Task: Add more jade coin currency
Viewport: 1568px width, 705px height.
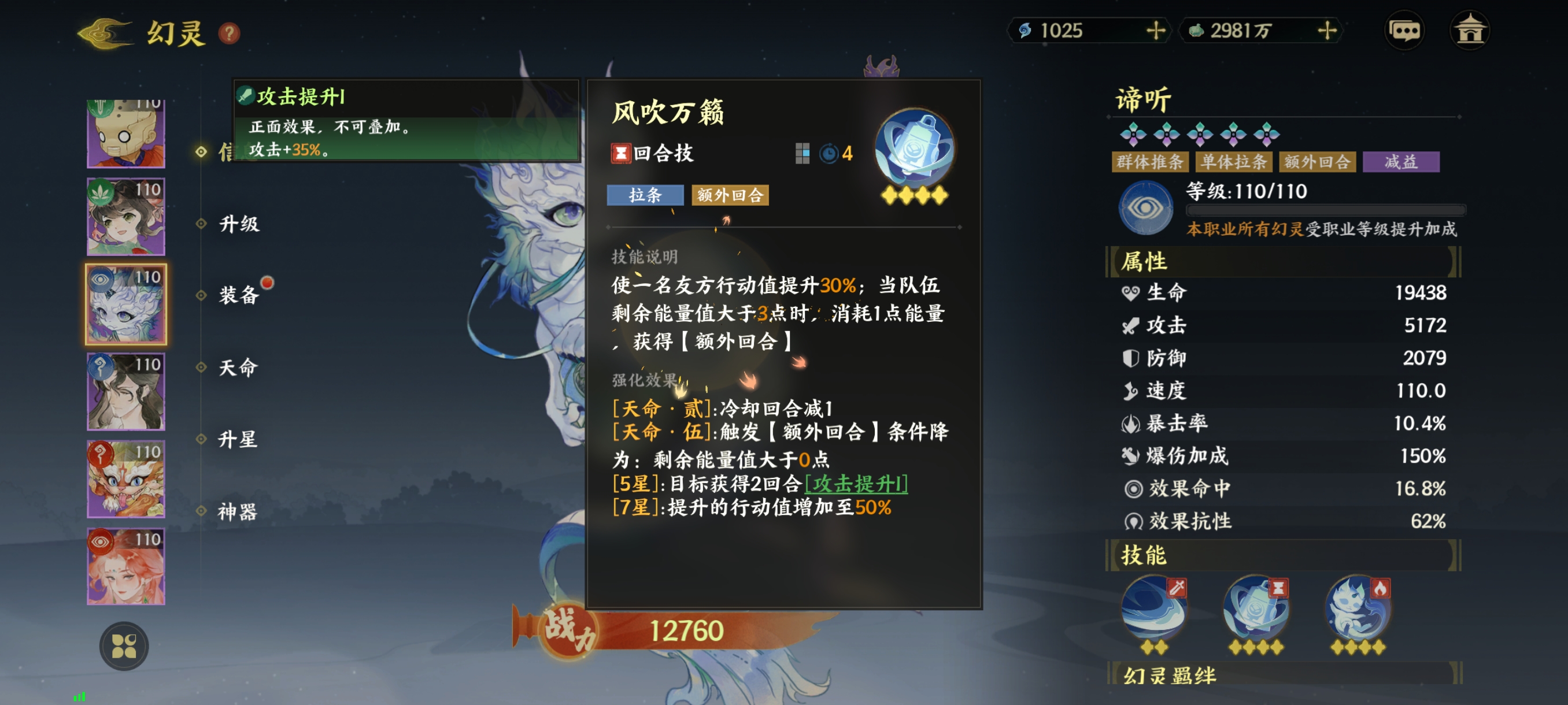Action: [1326, 31]
